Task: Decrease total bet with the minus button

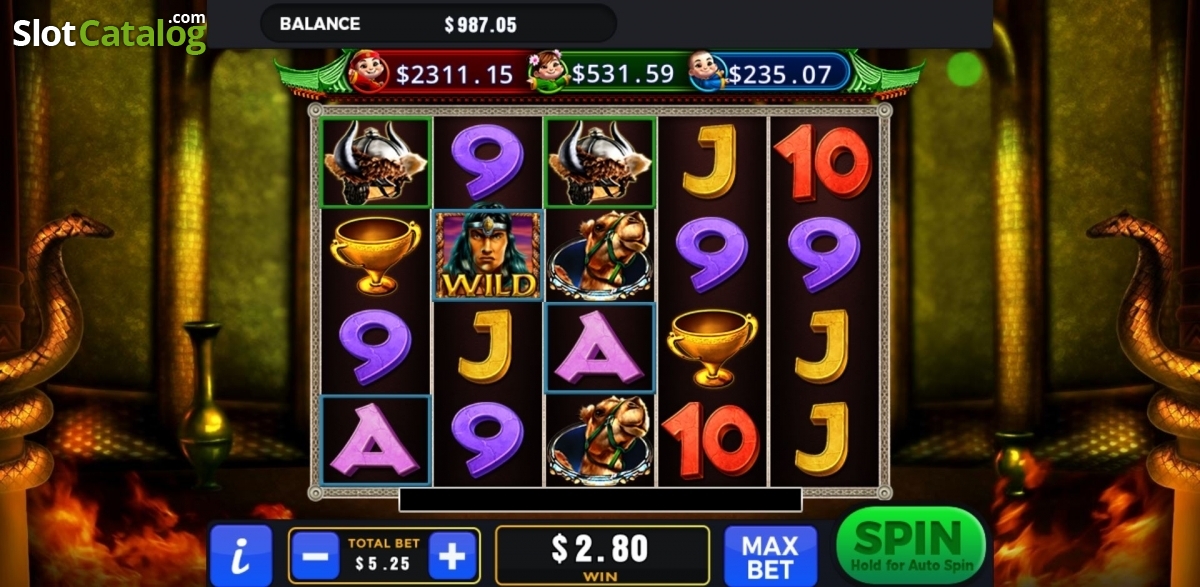Action: [x=315, y=555]
